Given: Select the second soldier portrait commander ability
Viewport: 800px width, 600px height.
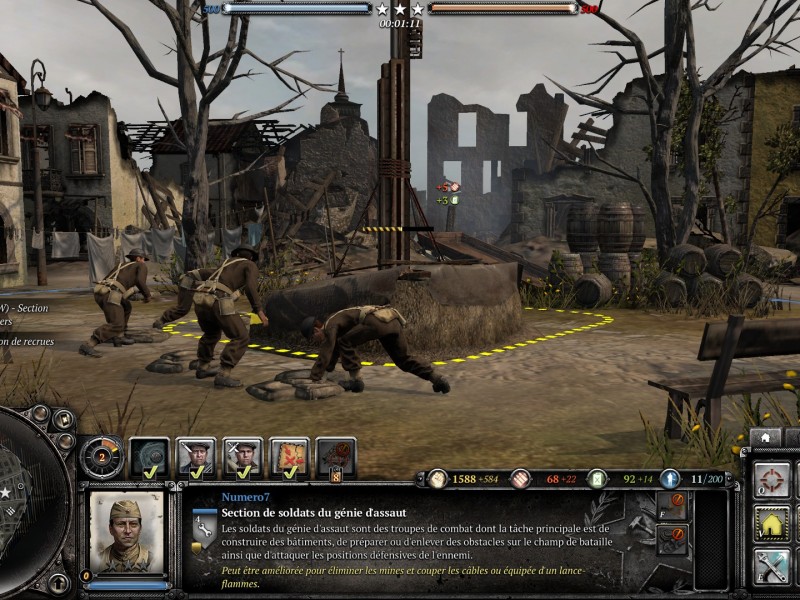Looking at the screenshot, I should 243,457.
